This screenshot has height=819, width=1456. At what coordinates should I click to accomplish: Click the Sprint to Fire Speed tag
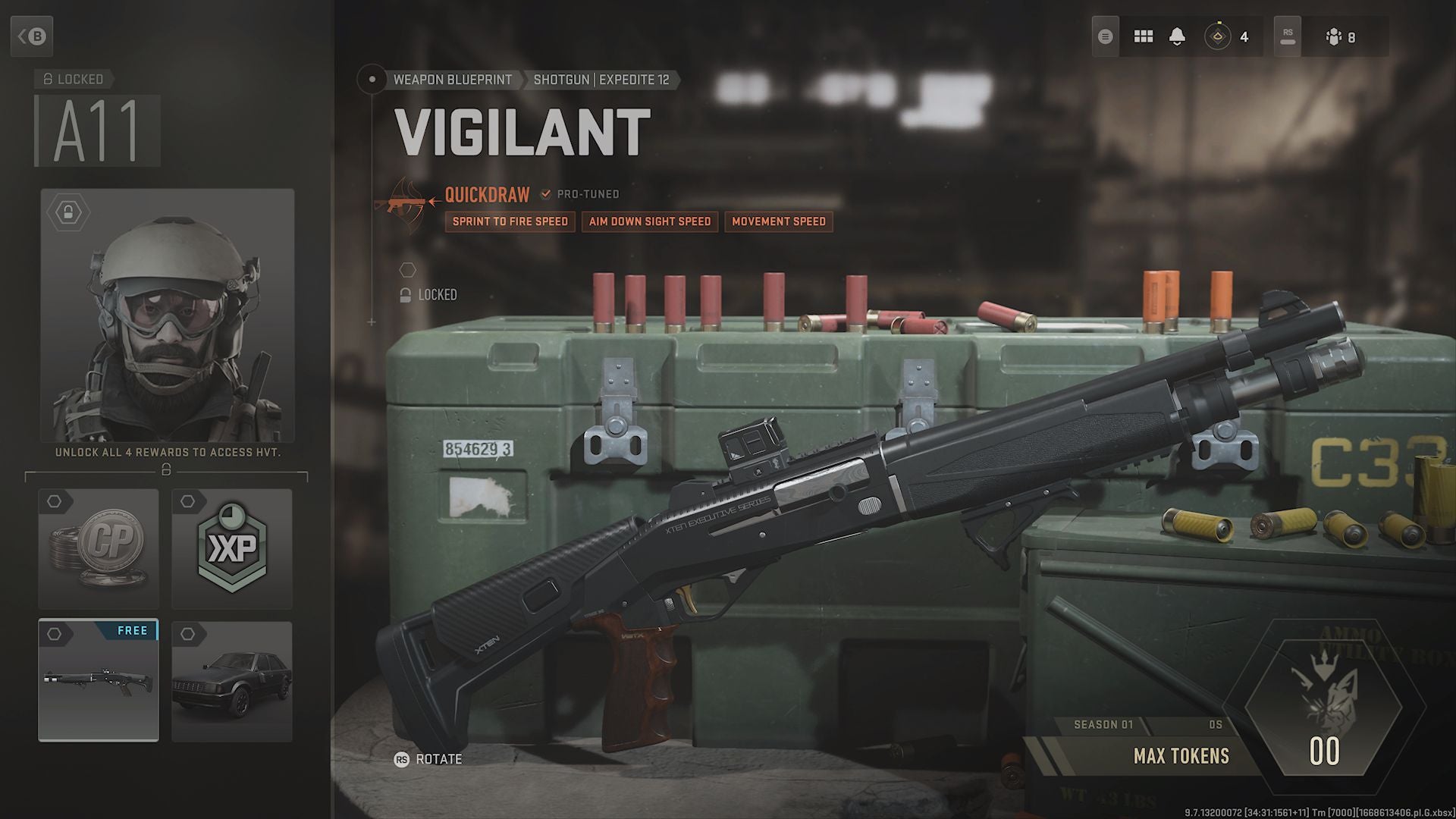click(510, 221)
